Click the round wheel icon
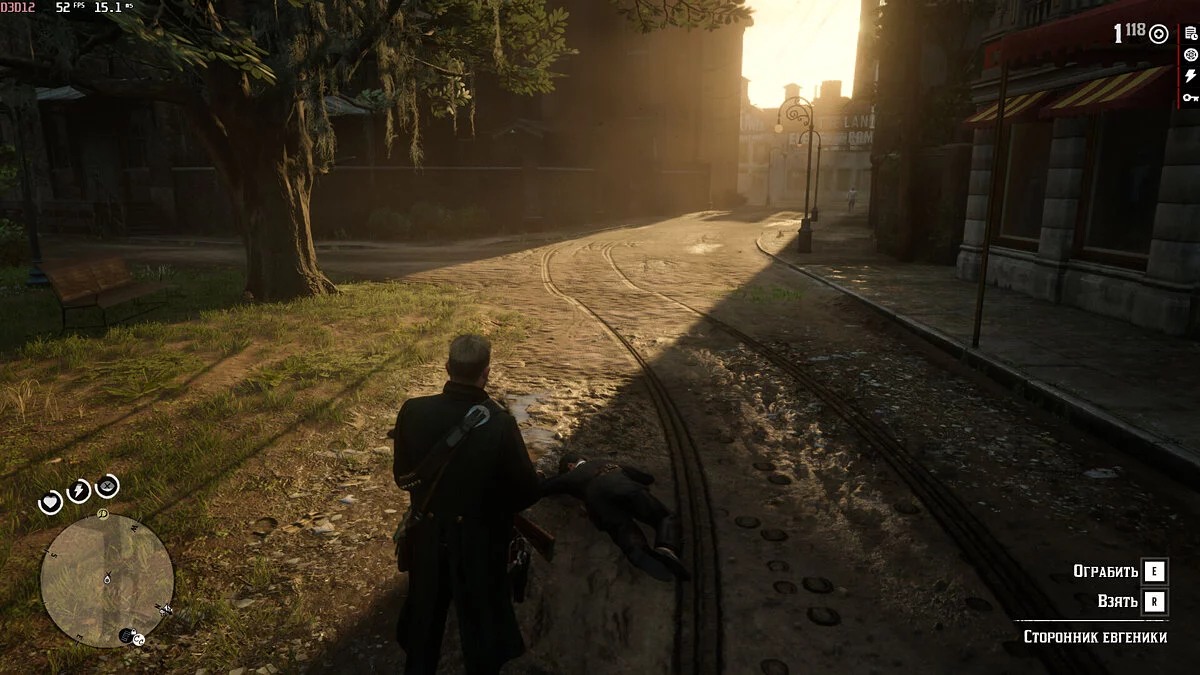Image resolution: width=1200 pixels, height=675 pixels. (x=1190, y=55)
